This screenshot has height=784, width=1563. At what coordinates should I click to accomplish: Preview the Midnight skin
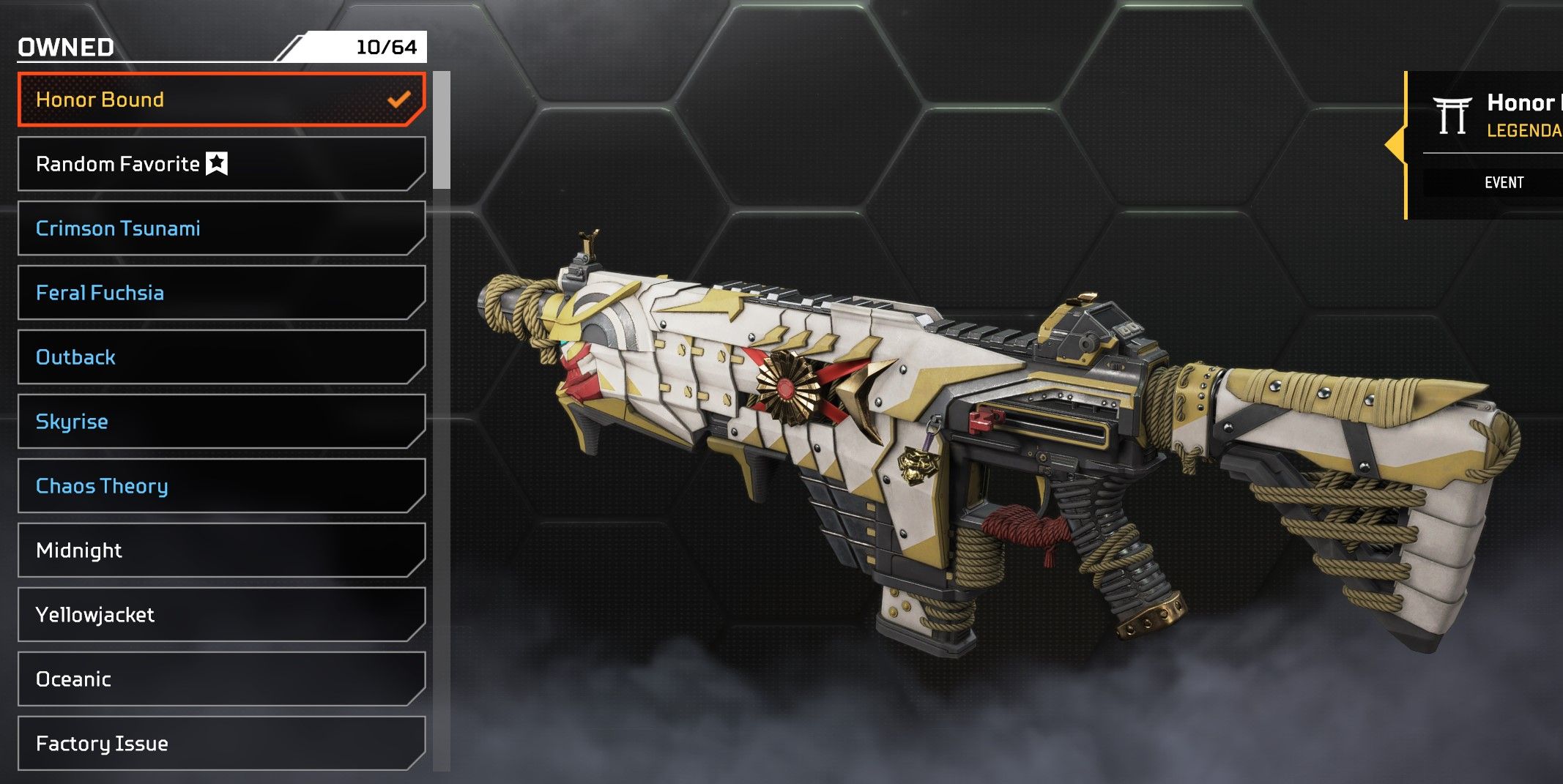point(220,550)
